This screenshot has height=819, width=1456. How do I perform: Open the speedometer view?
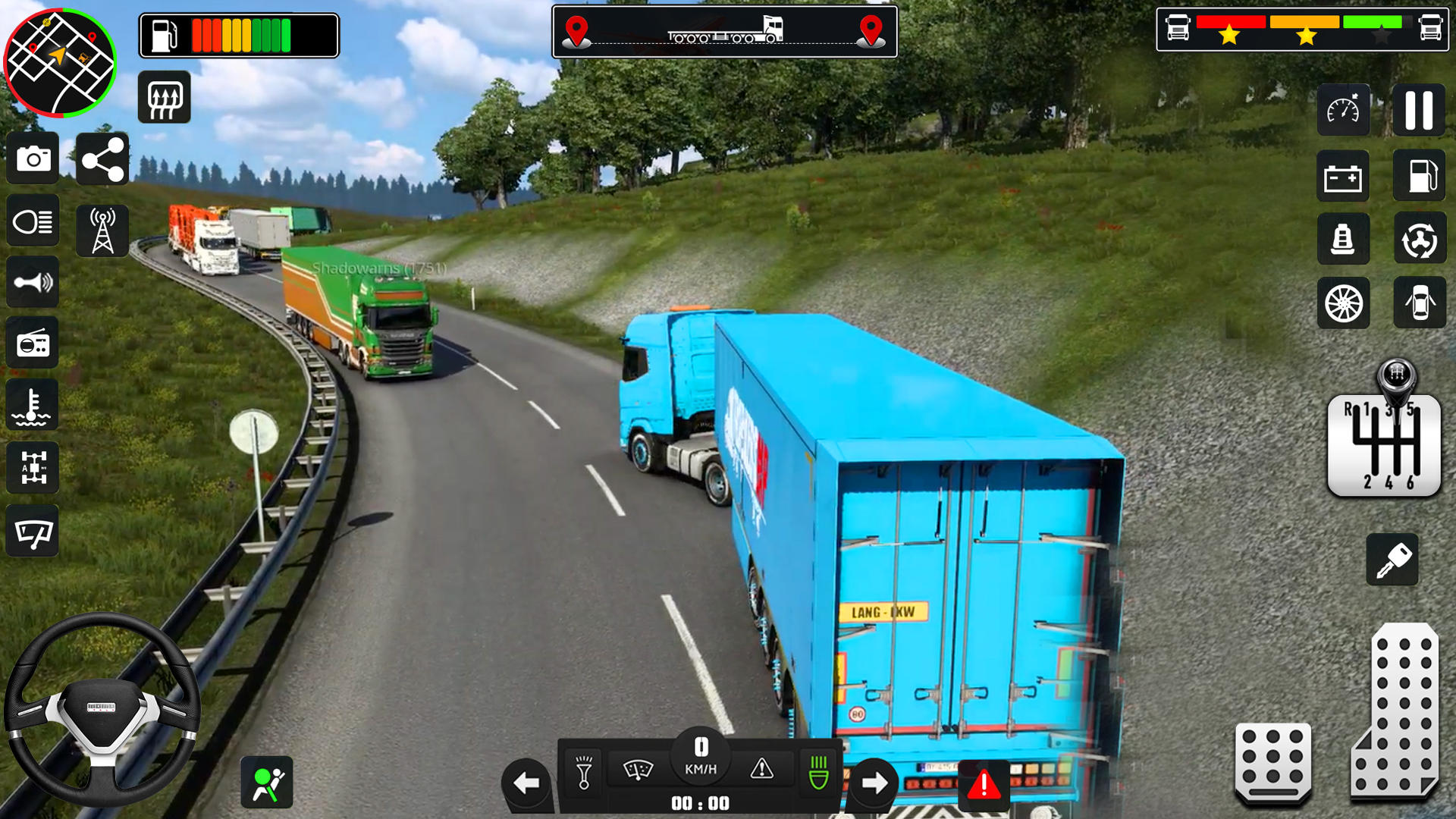(x=1343, y=110)
